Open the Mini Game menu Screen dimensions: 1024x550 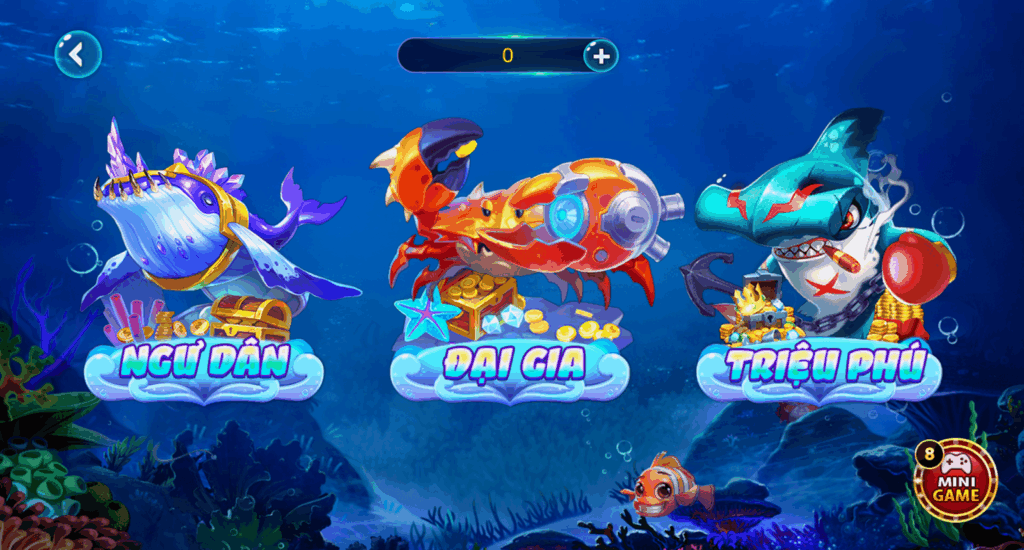(958, 480)
